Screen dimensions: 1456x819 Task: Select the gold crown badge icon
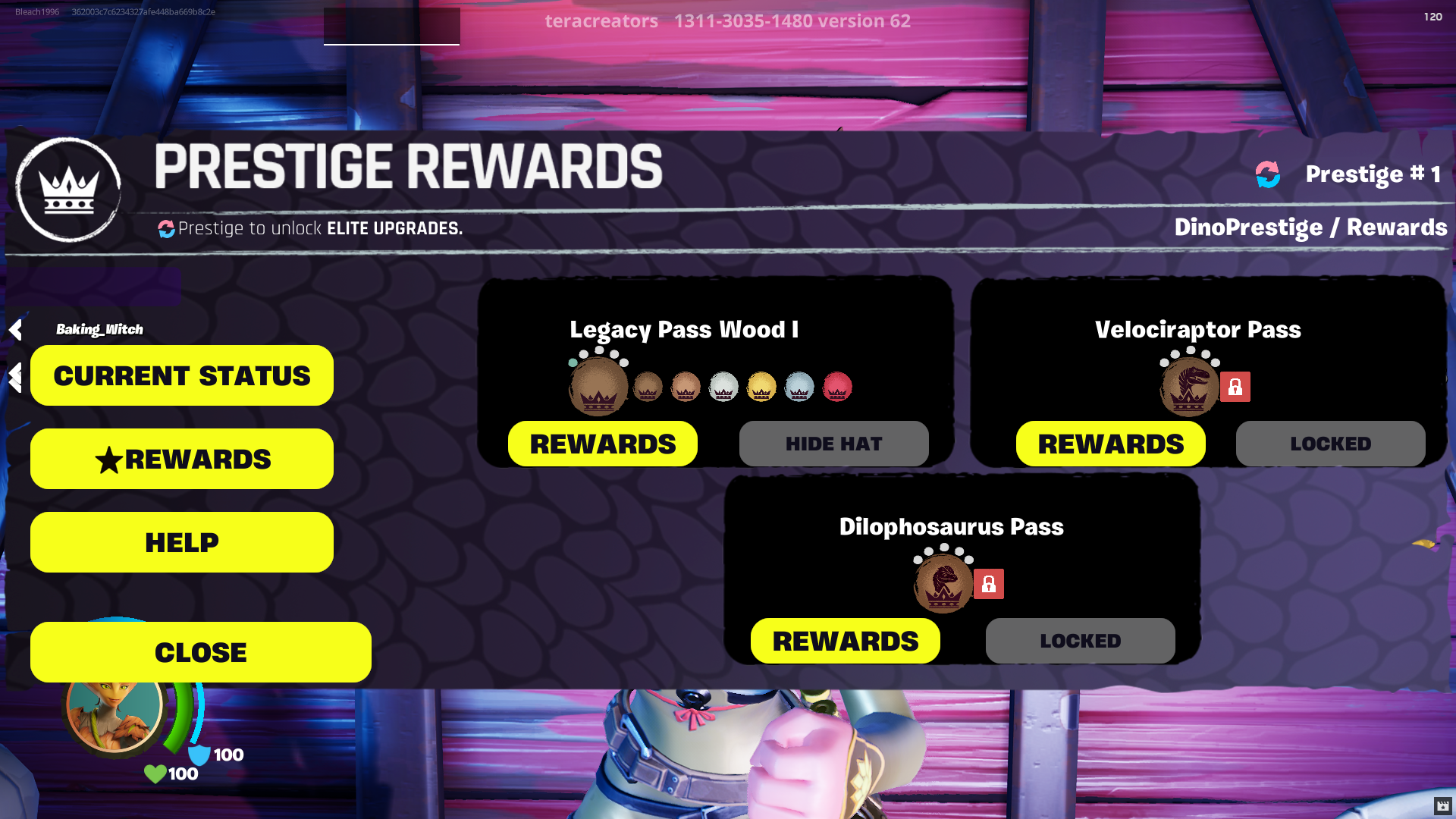pos(761,387)
